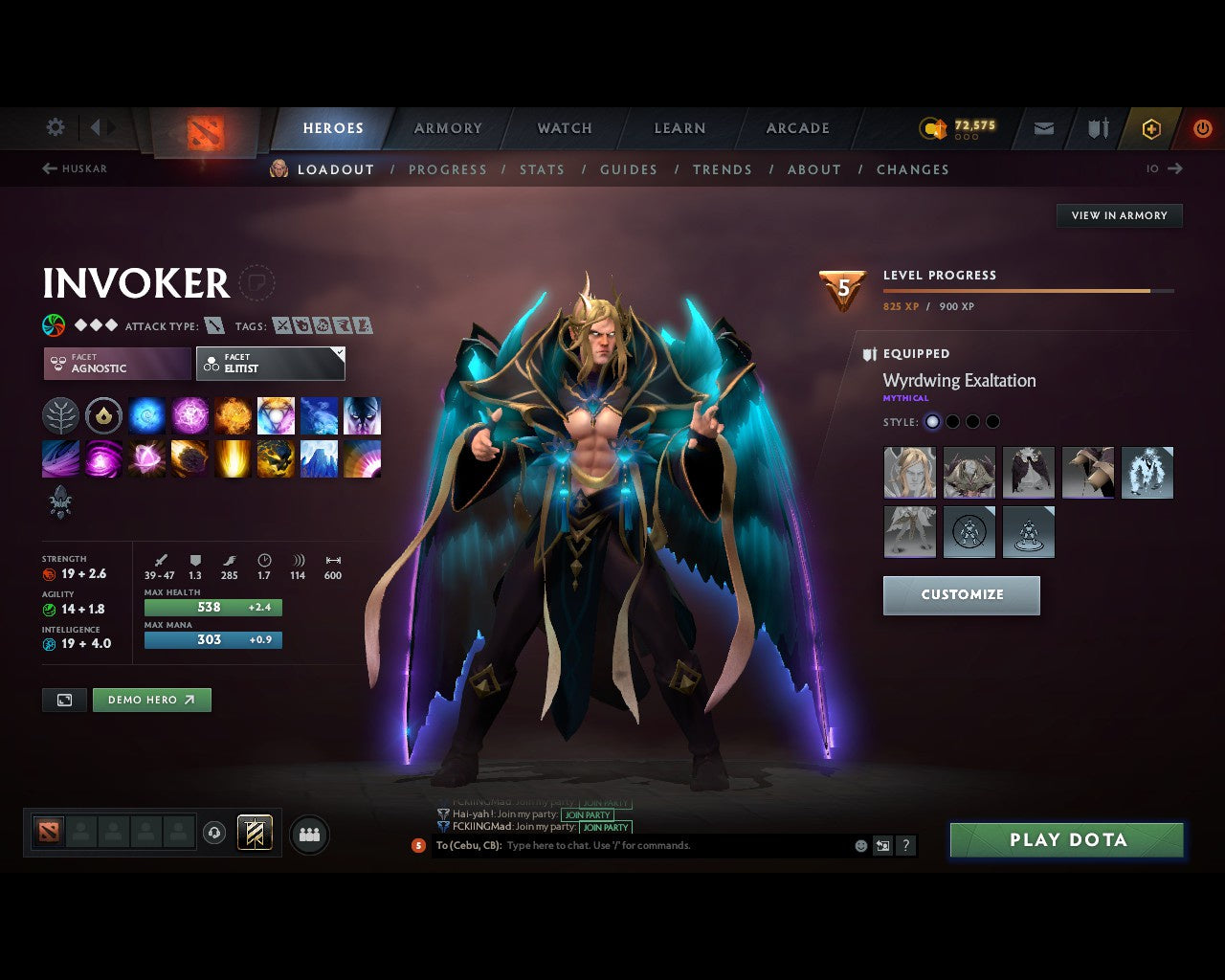
Task: Select the Agnostic facet
Action: click(x=115, y=364)
